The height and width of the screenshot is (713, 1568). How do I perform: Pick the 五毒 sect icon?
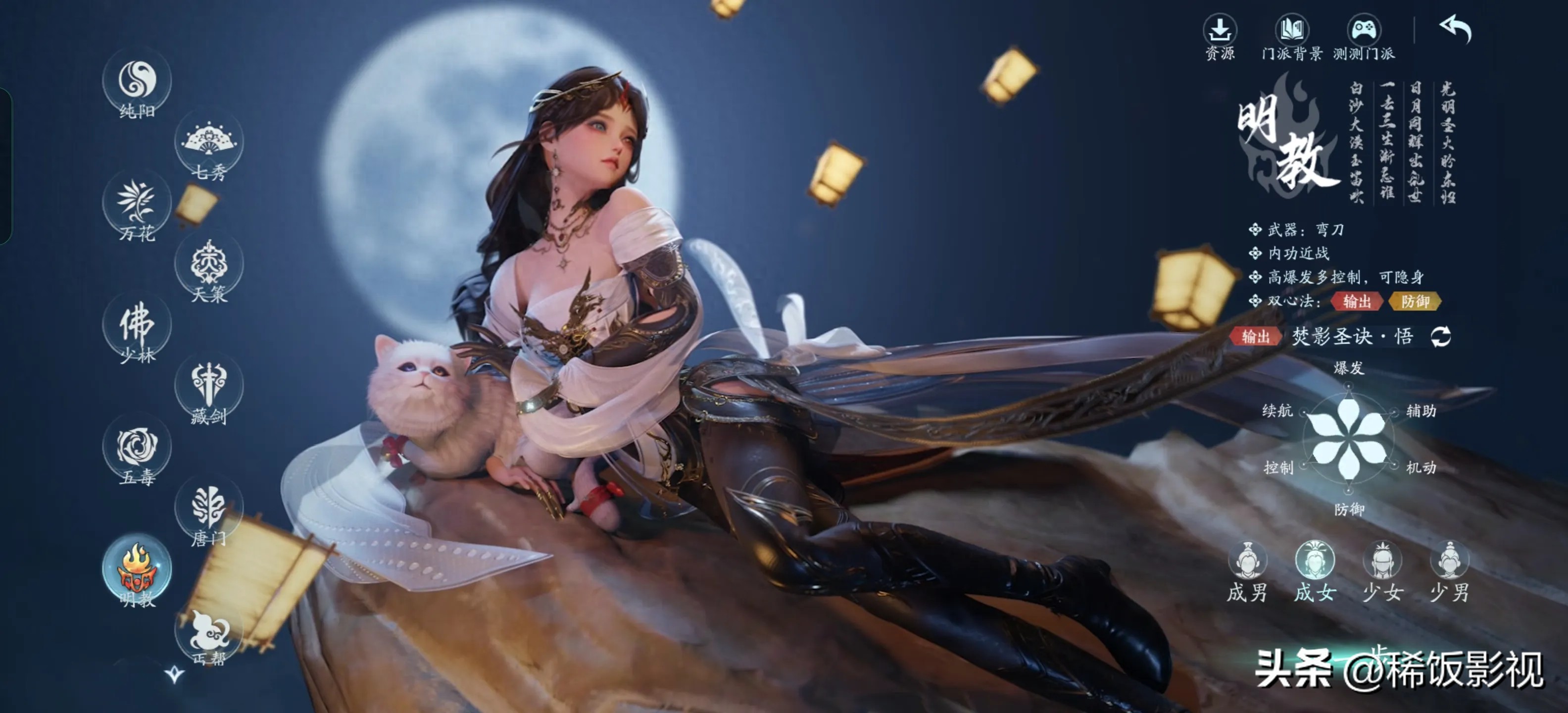click(x=137, y=448)
